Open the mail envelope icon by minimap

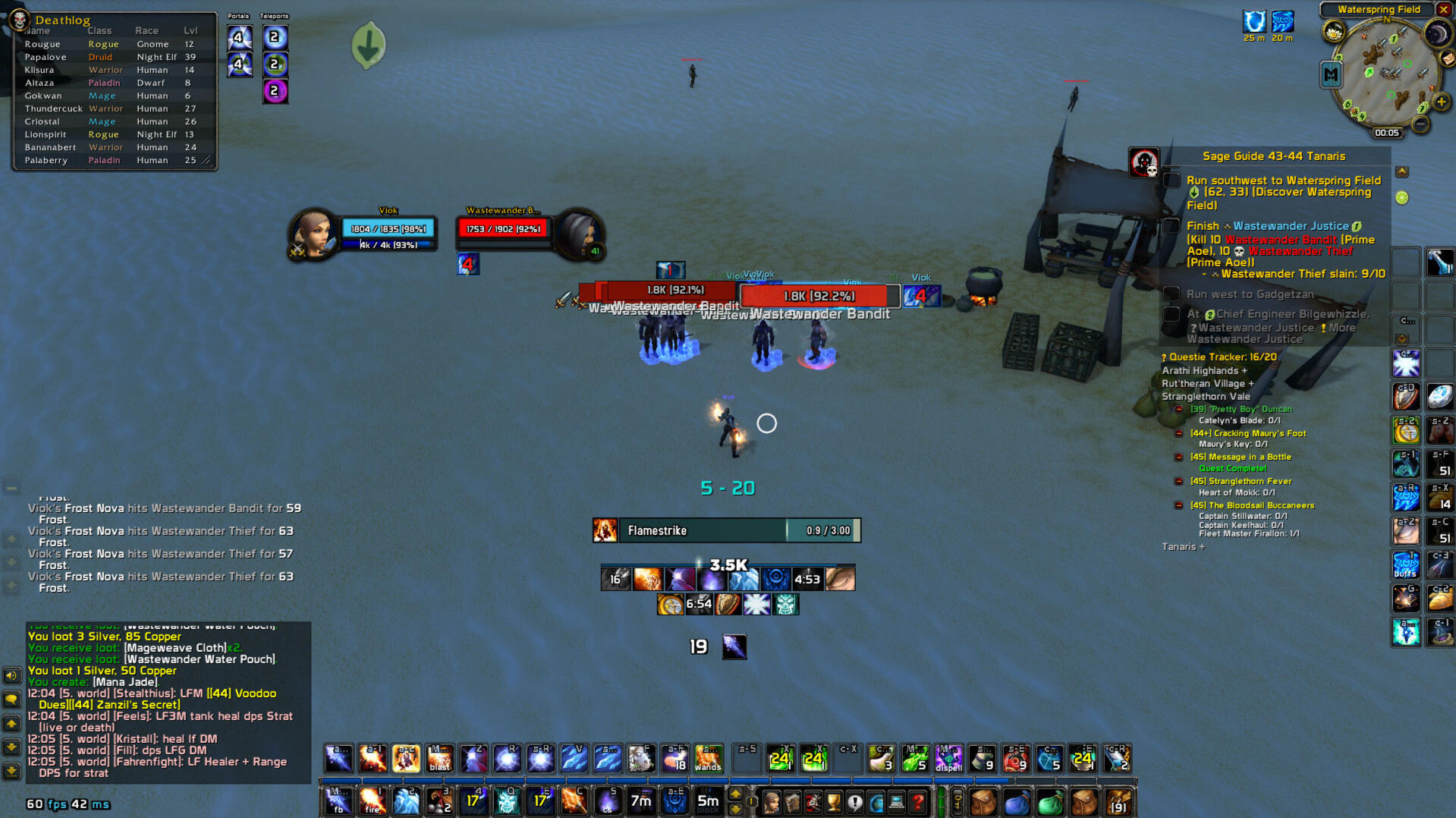tap(1448, 58)
